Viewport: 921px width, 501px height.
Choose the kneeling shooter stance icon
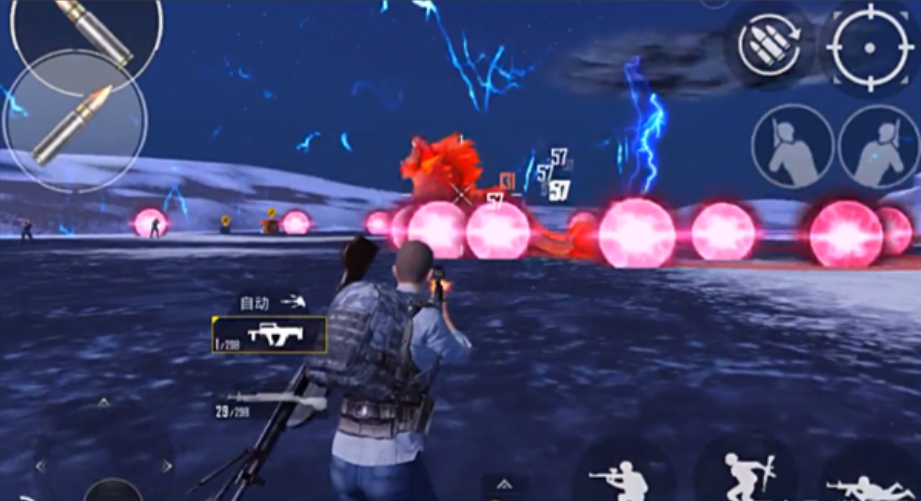(624, 478)
